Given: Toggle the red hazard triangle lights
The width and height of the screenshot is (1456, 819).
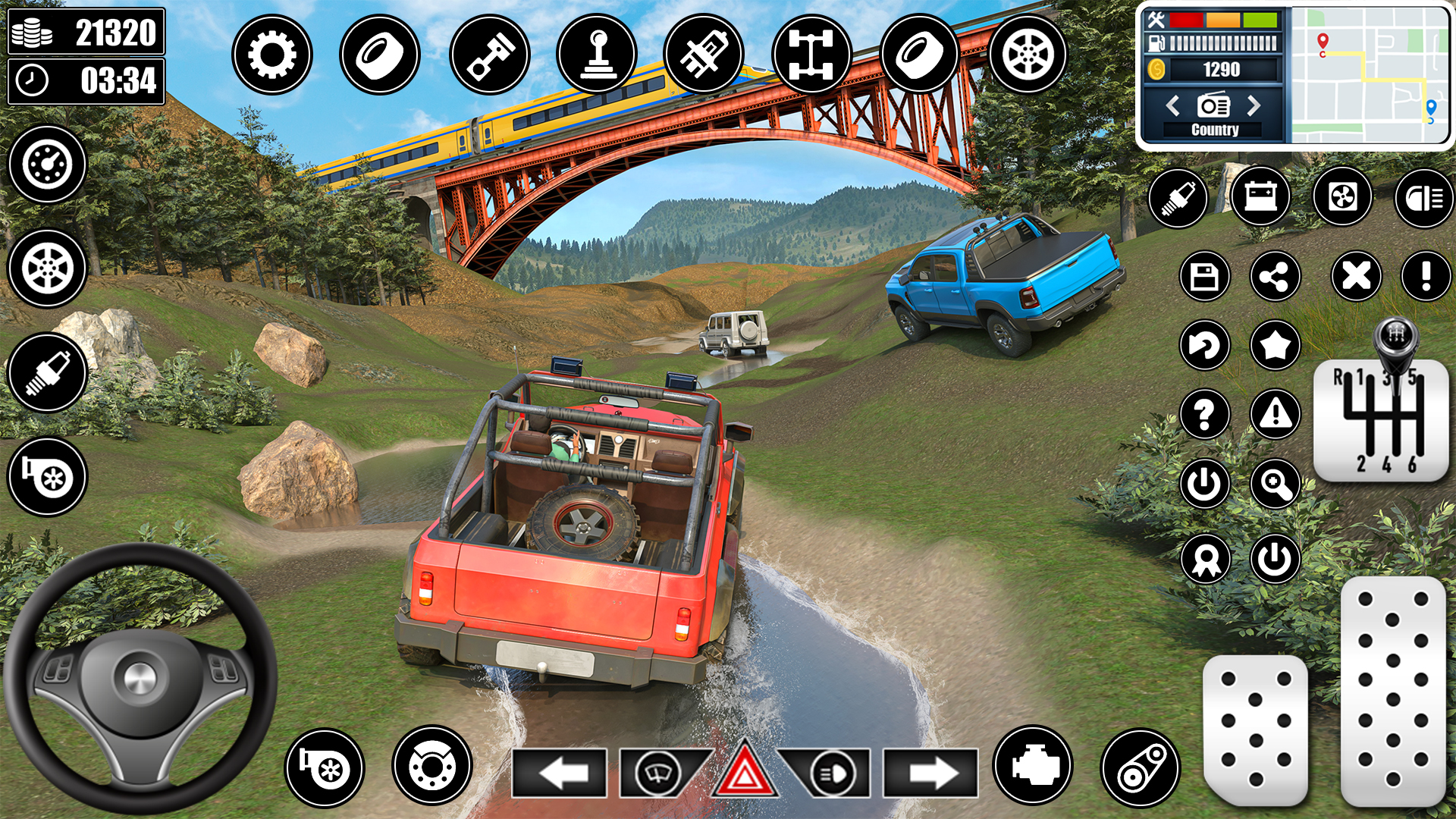Looking at the screenshot, I should pos(744,773).
